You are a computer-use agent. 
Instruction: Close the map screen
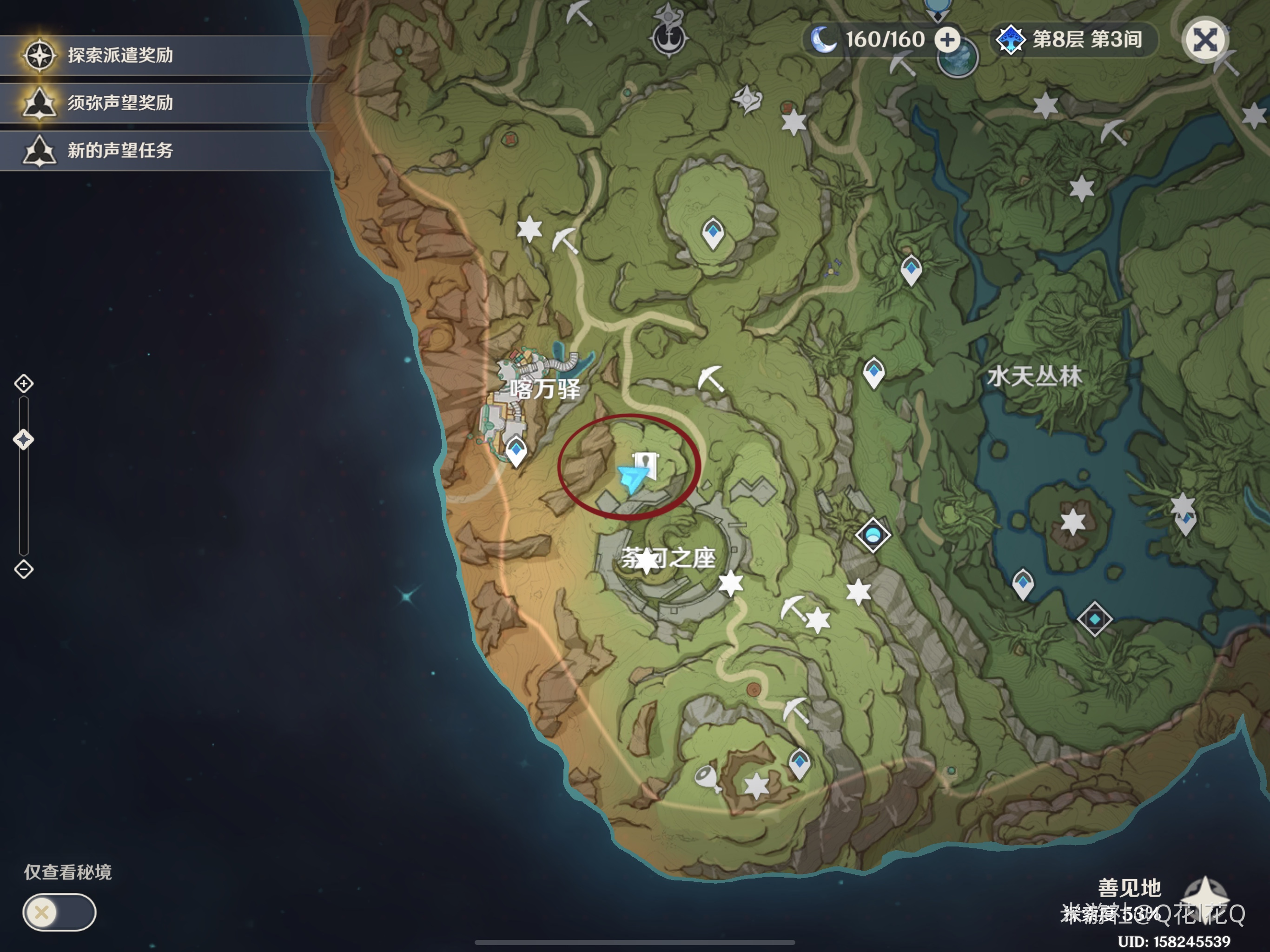1204,40
